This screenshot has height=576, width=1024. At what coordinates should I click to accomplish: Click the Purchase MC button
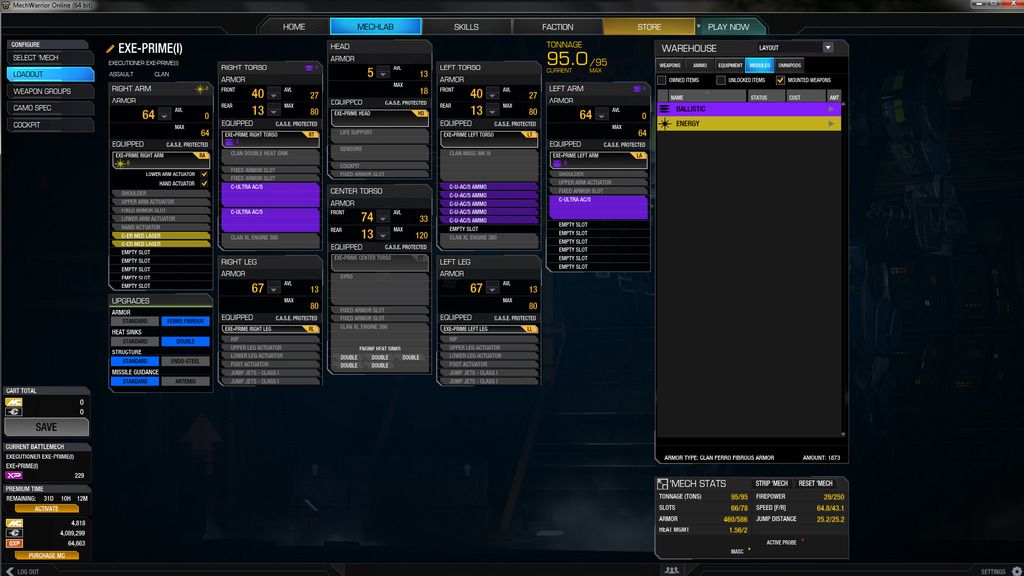46,555
